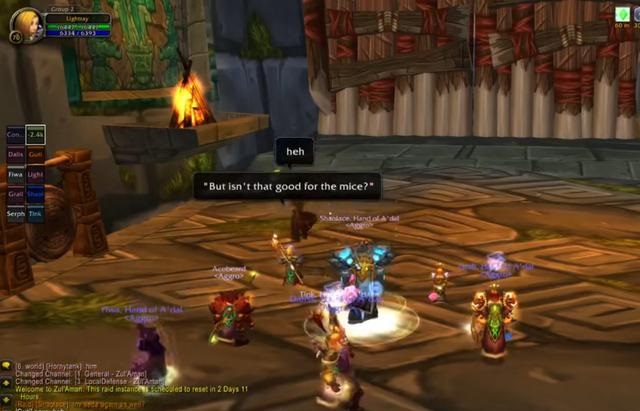Click the Con... raid frame
This screenshot has width=640, height=411.
[x=15, y=134]
